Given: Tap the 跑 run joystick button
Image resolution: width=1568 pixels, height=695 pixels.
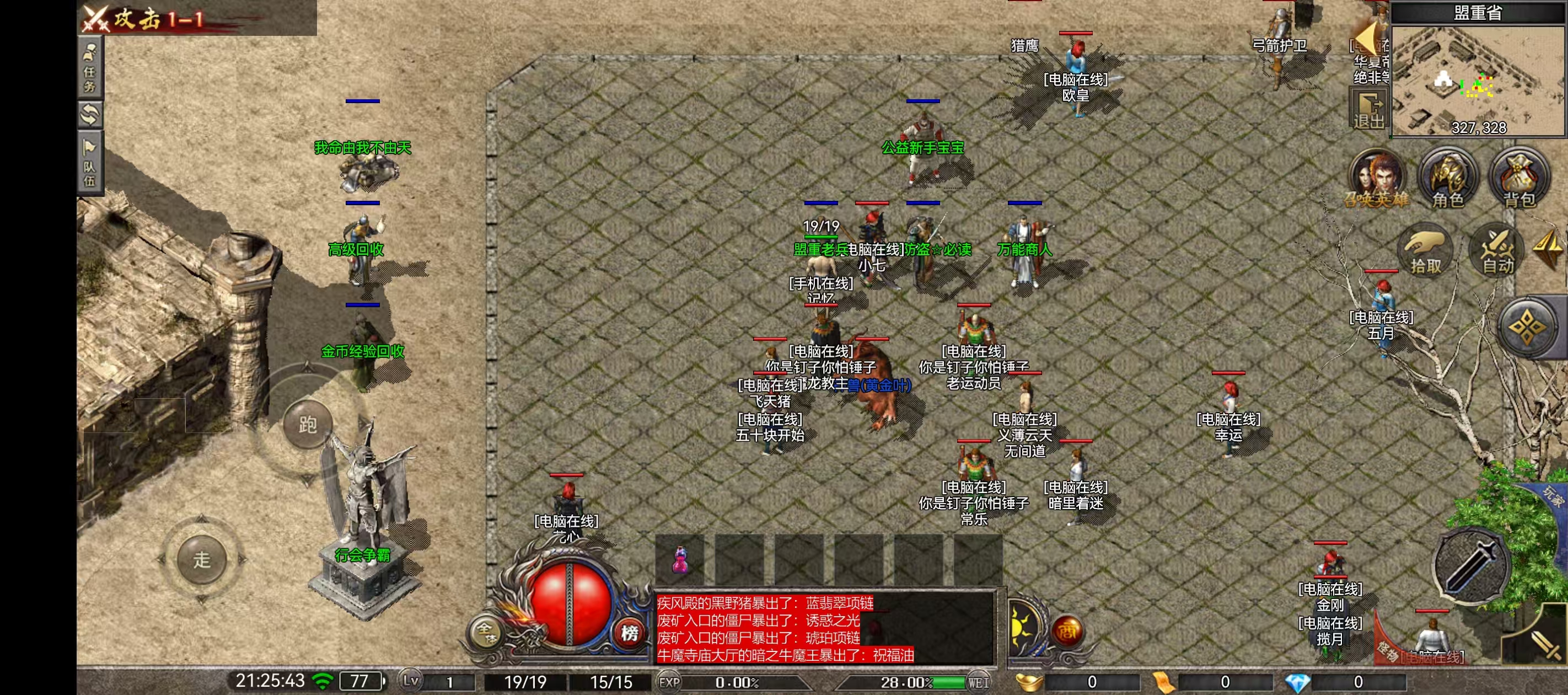Looking at the screenshot, I should pyautogui.click(x=308, y=424).
